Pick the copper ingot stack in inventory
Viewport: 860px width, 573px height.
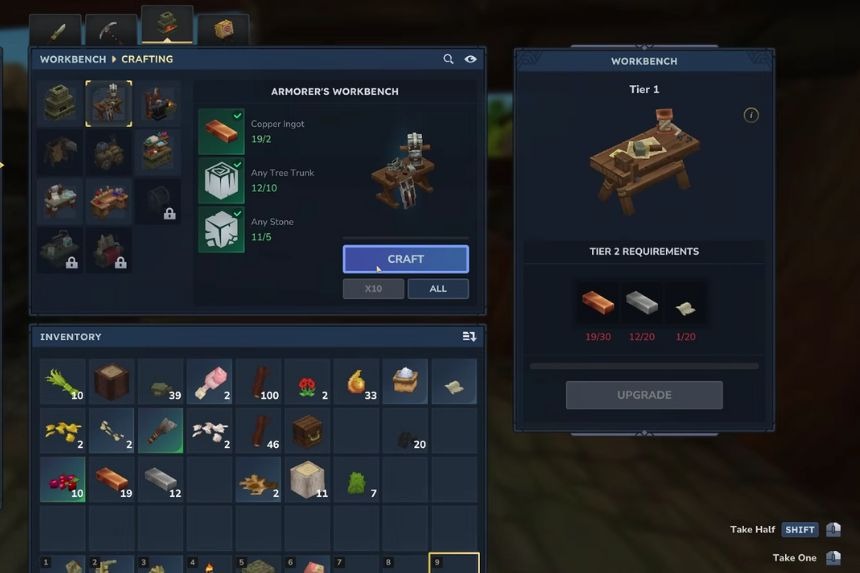111,480
